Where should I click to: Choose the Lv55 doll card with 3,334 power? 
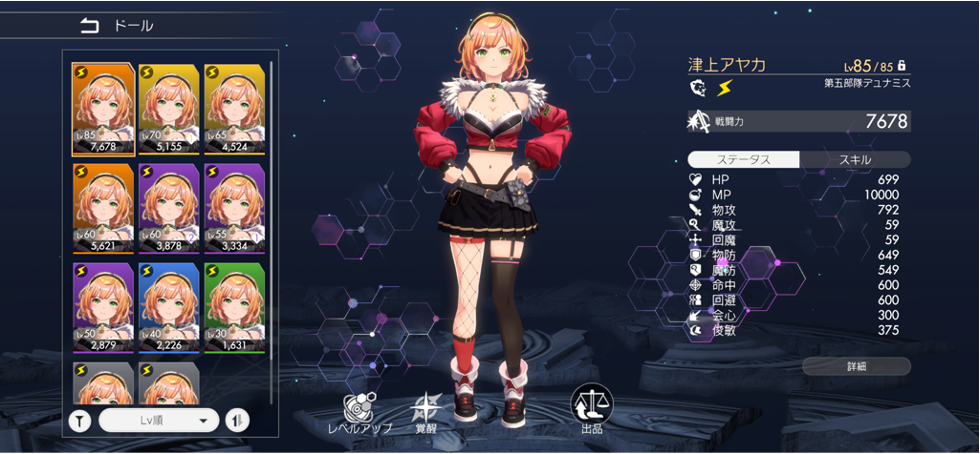pyautogui.click(x=235, y=207)
